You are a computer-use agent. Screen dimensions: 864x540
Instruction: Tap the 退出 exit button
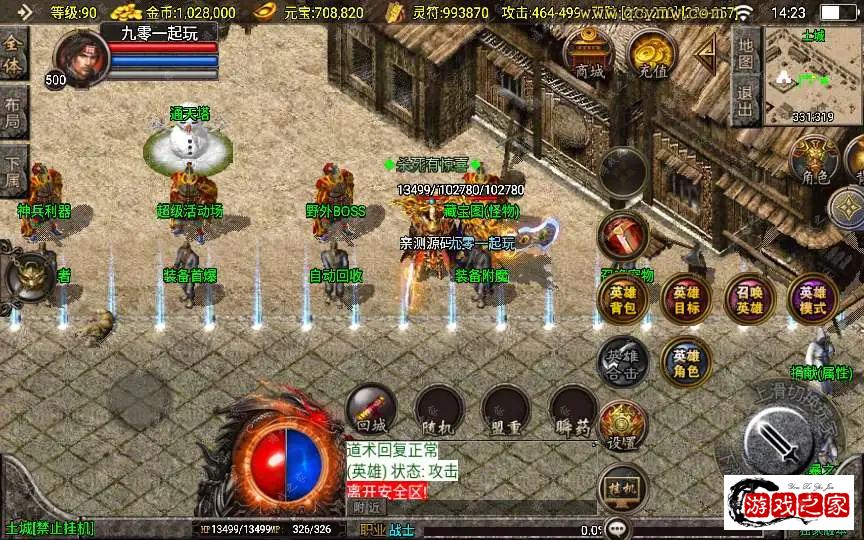coord(744,100)
